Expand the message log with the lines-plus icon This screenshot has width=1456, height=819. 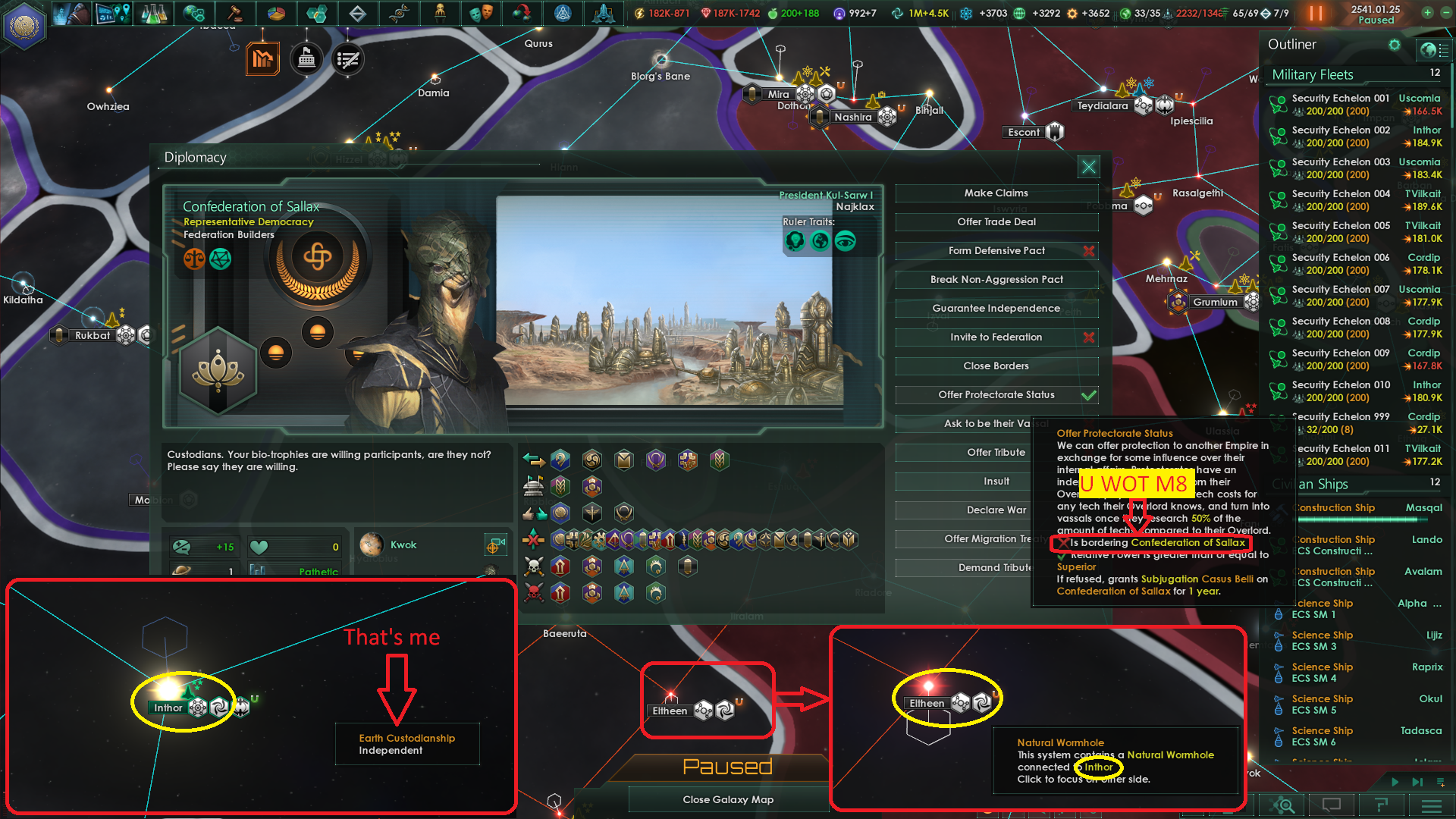click(1439, 782)
